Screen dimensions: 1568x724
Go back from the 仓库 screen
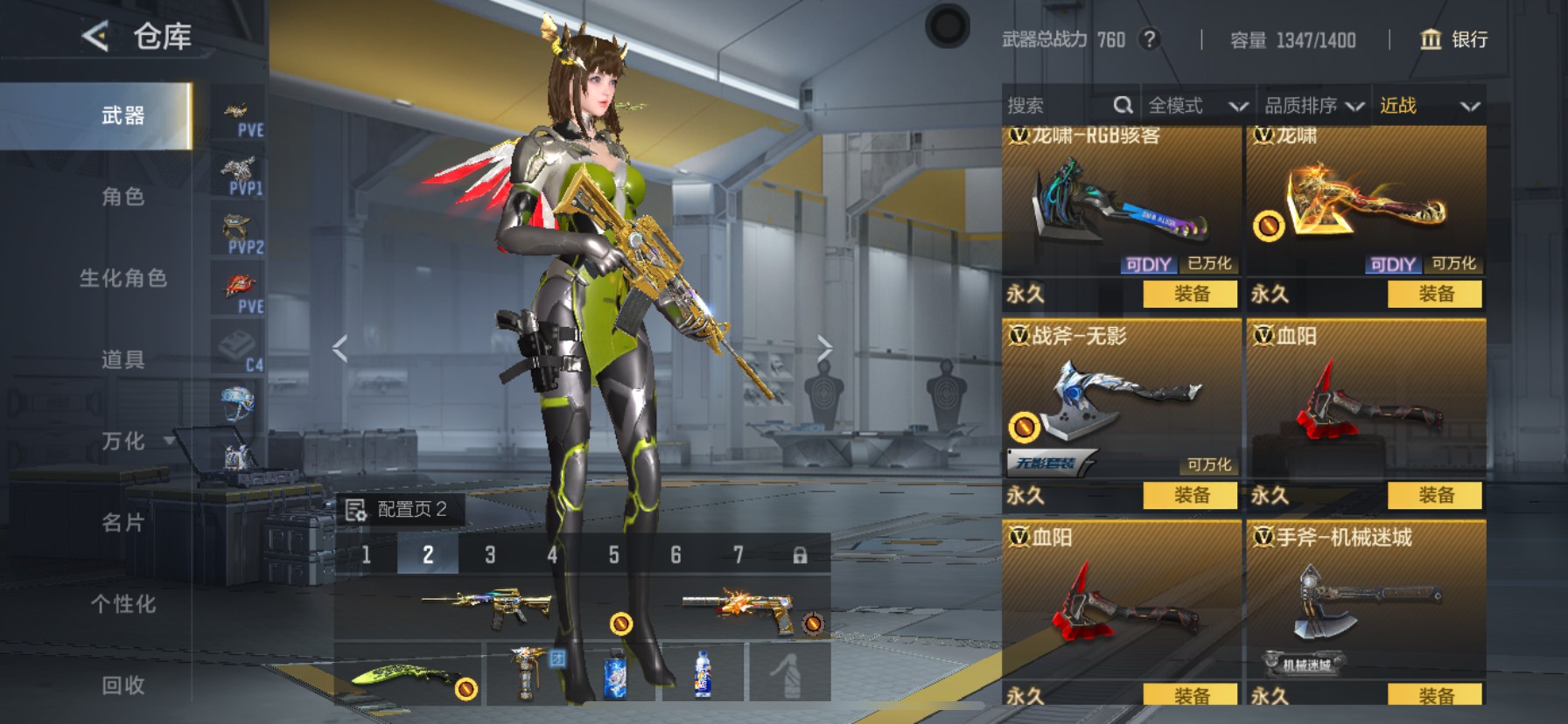[95, 37]
